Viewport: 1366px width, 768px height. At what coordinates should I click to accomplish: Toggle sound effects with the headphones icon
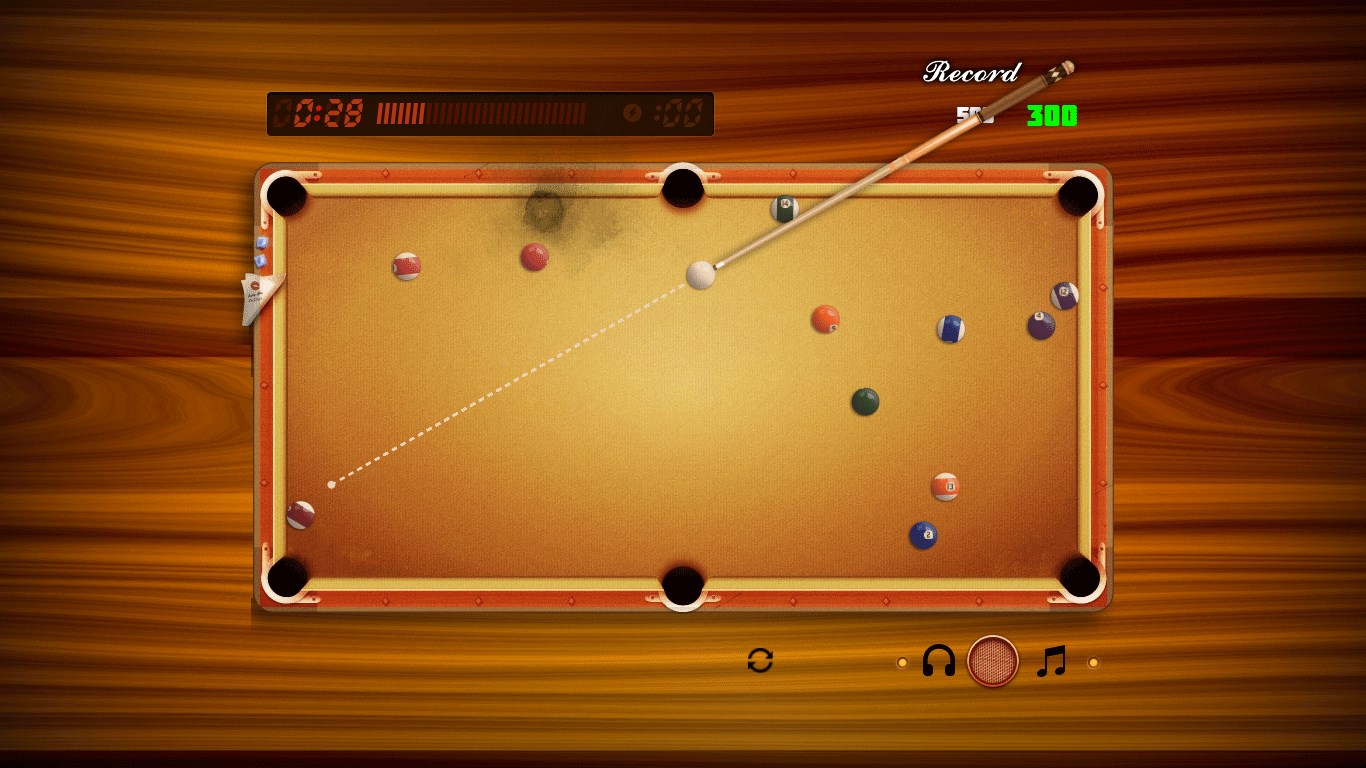(938, 661)
